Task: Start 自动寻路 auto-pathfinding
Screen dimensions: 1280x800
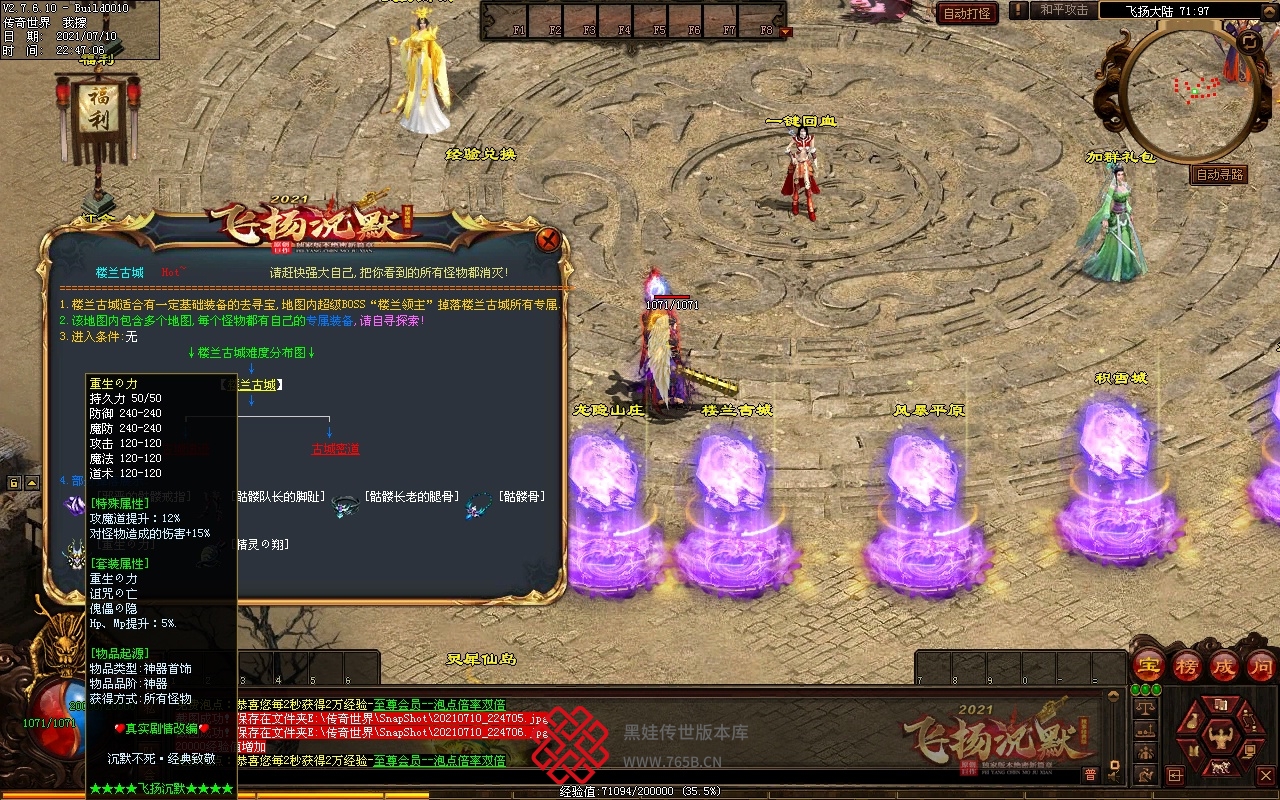Action: (1220, 174)
